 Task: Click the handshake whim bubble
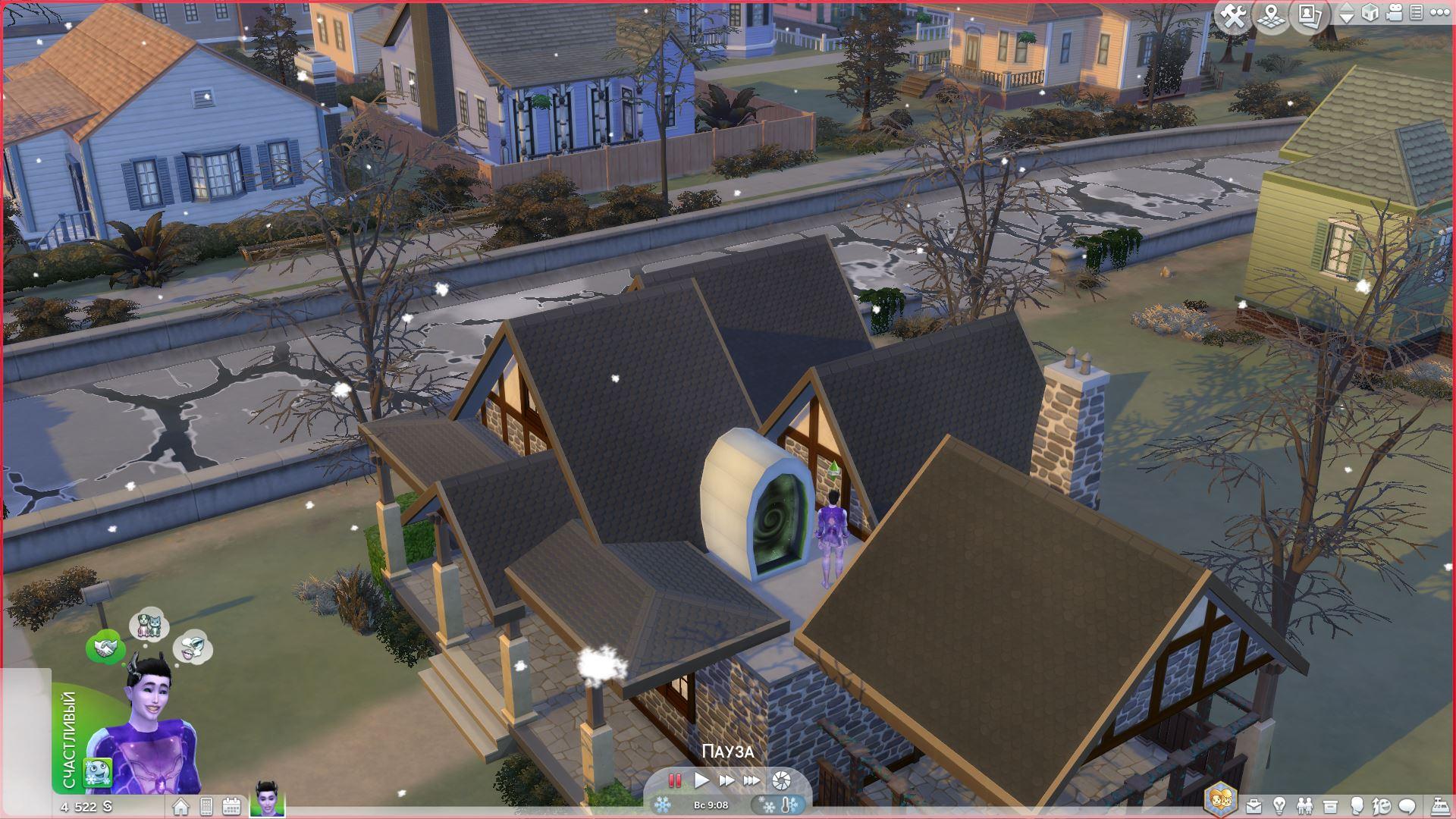pyautogui.click(x=105, y=648)
